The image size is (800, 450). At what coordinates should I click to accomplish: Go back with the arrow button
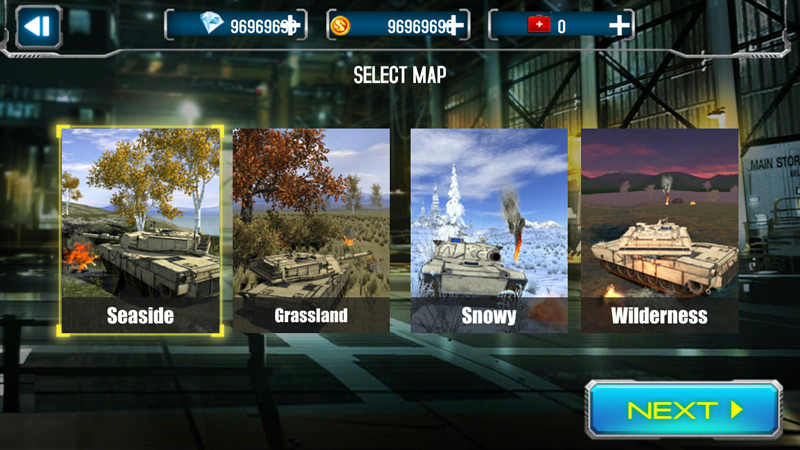pos(38,26)
